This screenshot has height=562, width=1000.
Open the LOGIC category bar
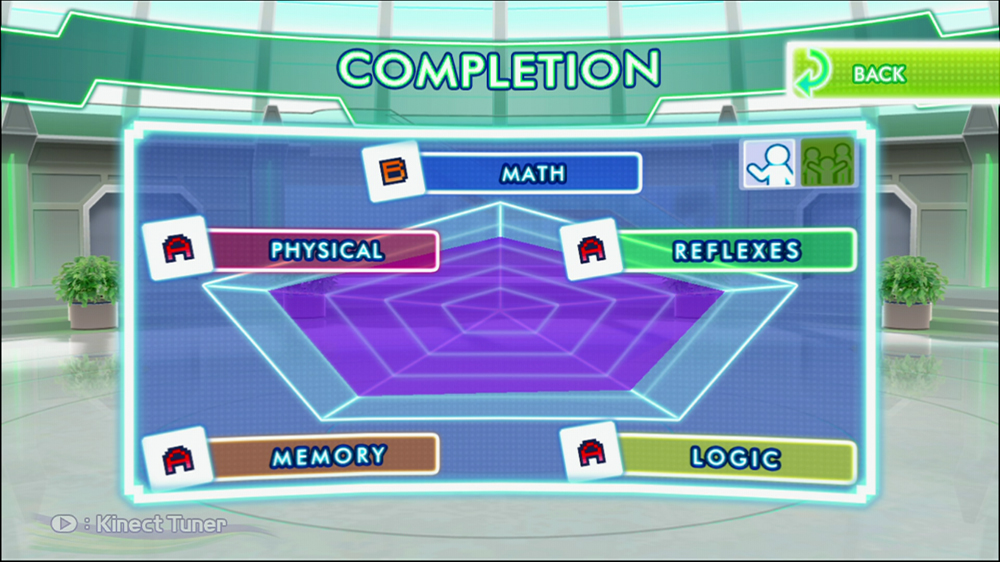(x=736, y=458)
